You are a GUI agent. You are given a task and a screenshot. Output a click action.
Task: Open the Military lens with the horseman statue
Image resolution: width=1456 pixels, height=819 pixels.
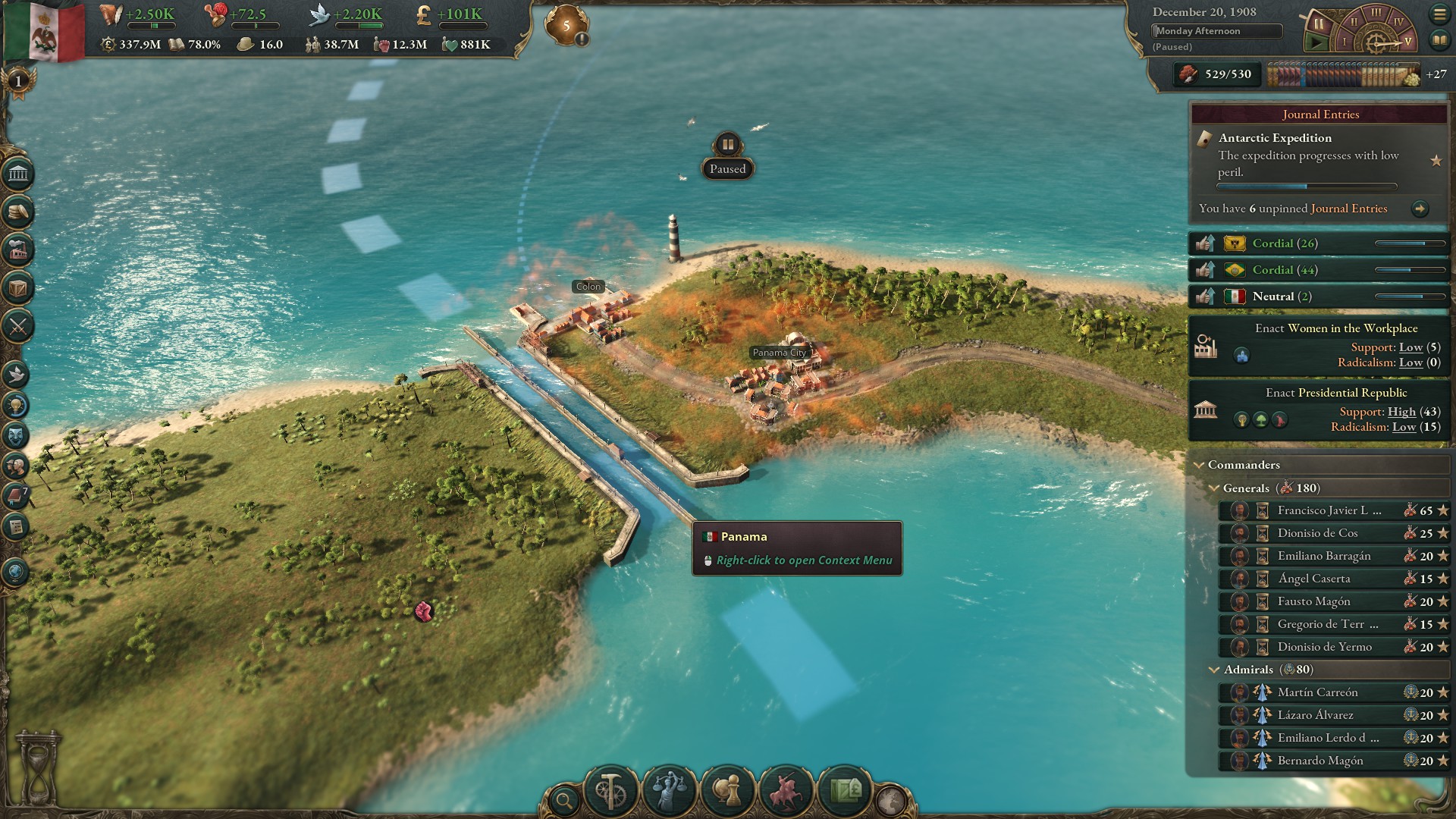click(x=786, y=791)
